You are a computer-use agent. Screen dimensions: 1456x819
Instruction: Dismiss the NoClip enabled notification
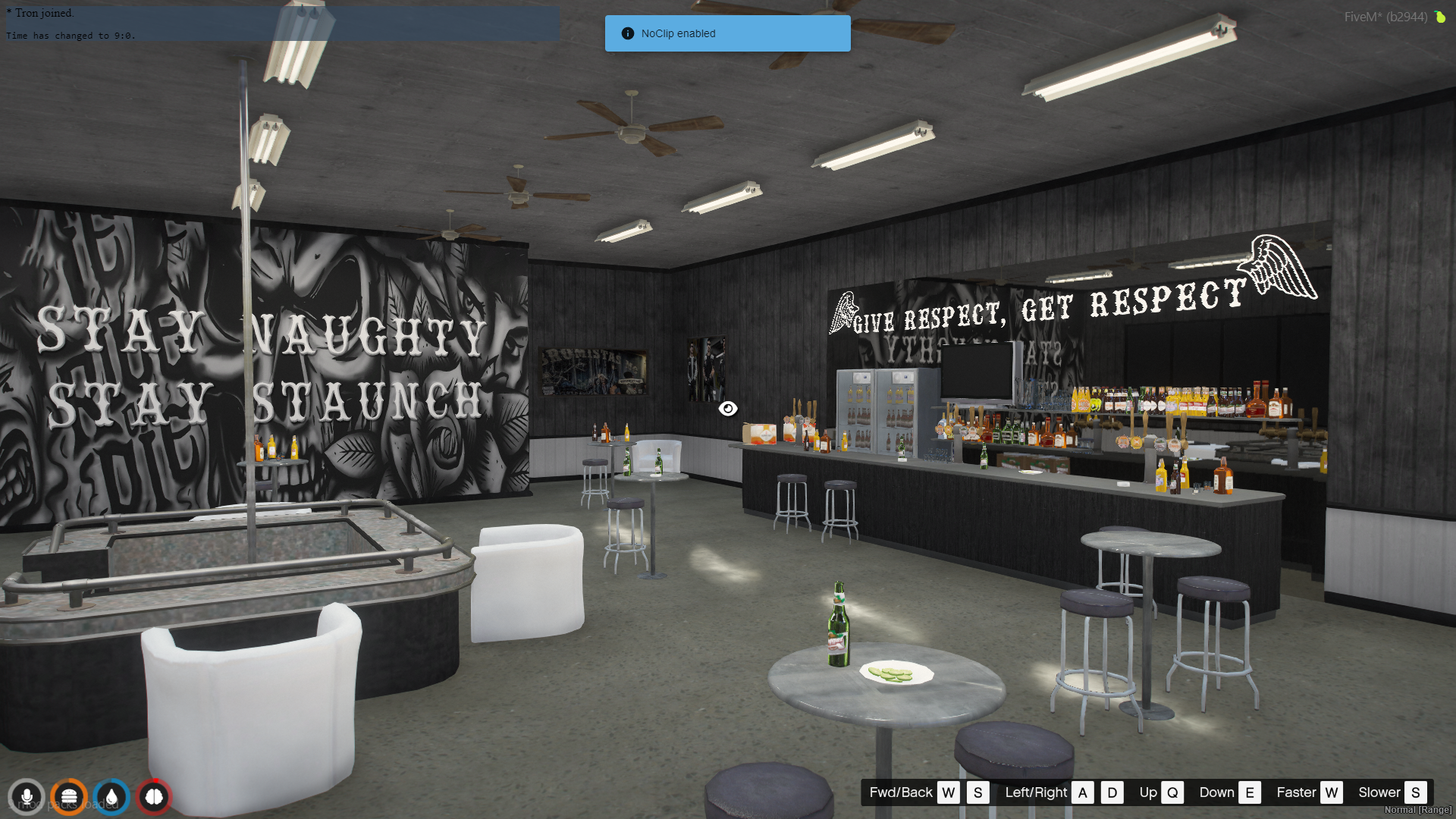tap(727, 33)
